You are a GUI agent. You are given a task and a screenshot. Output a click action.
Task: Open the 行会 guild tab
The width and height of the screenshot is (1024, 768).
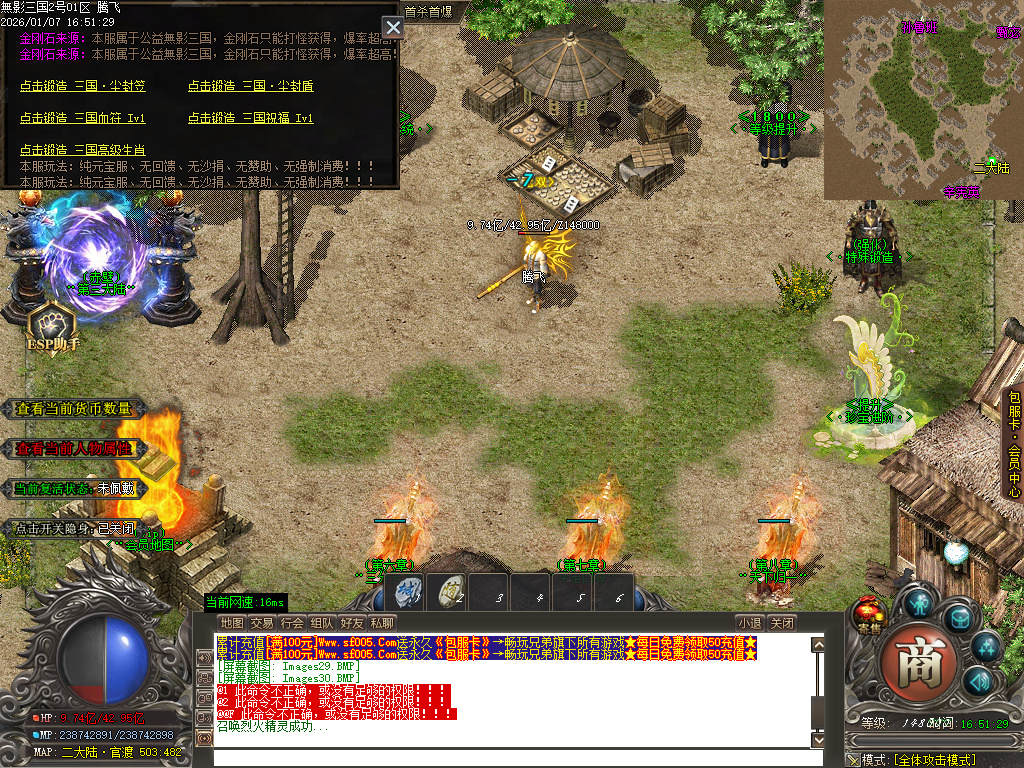[x=292, y=623]
